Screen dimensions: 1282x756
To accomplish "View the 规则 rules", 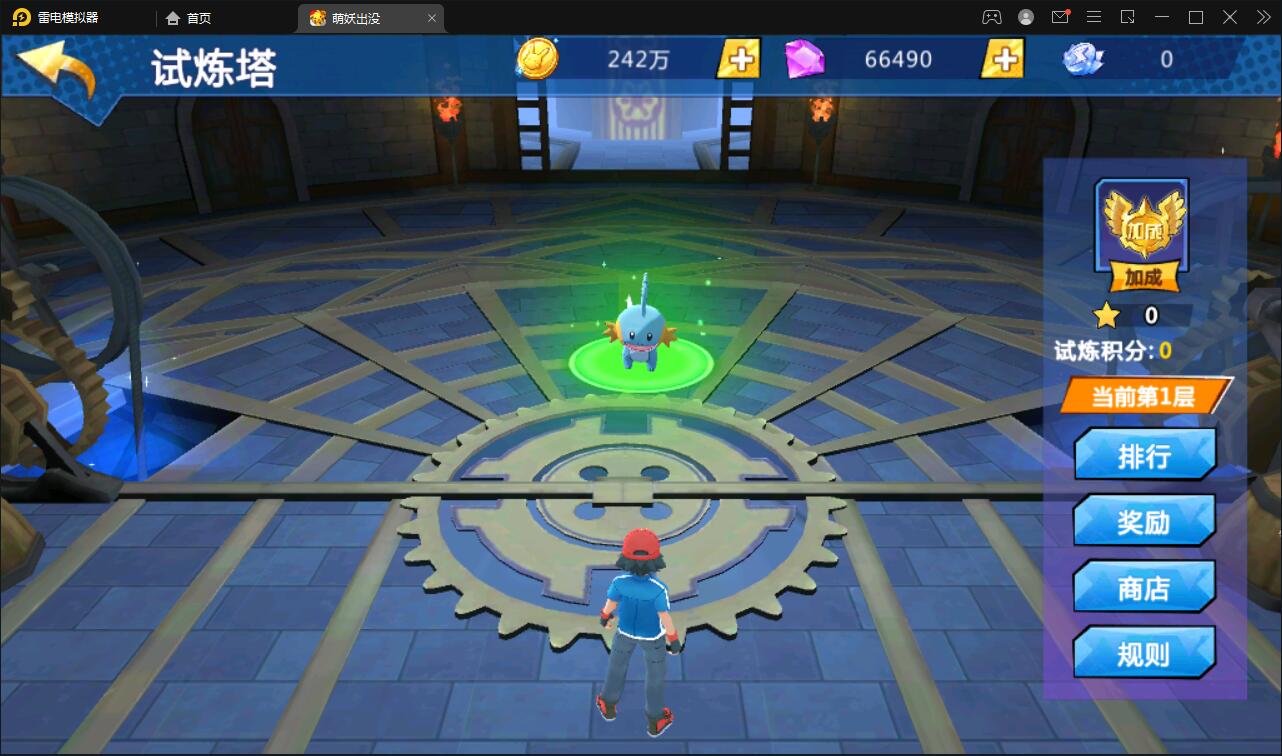I will 1144,655.
